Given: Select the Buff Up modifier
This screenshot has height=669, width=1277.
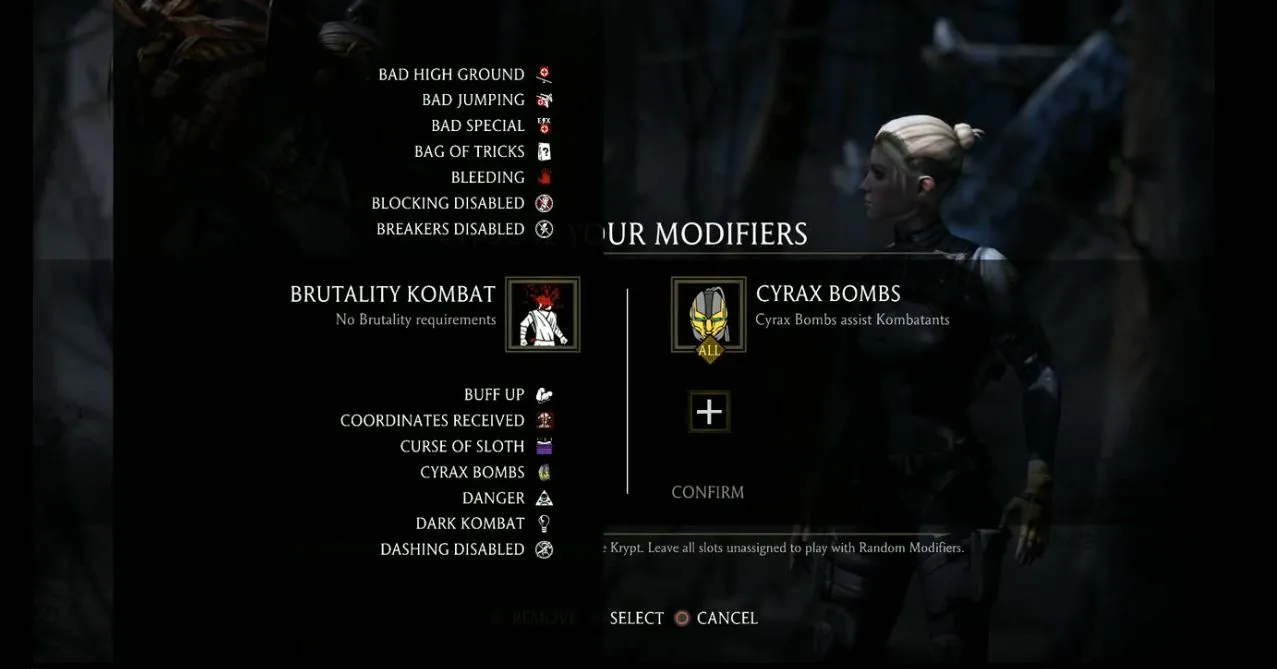Looking at the screenshot, I should coord(494,395).
